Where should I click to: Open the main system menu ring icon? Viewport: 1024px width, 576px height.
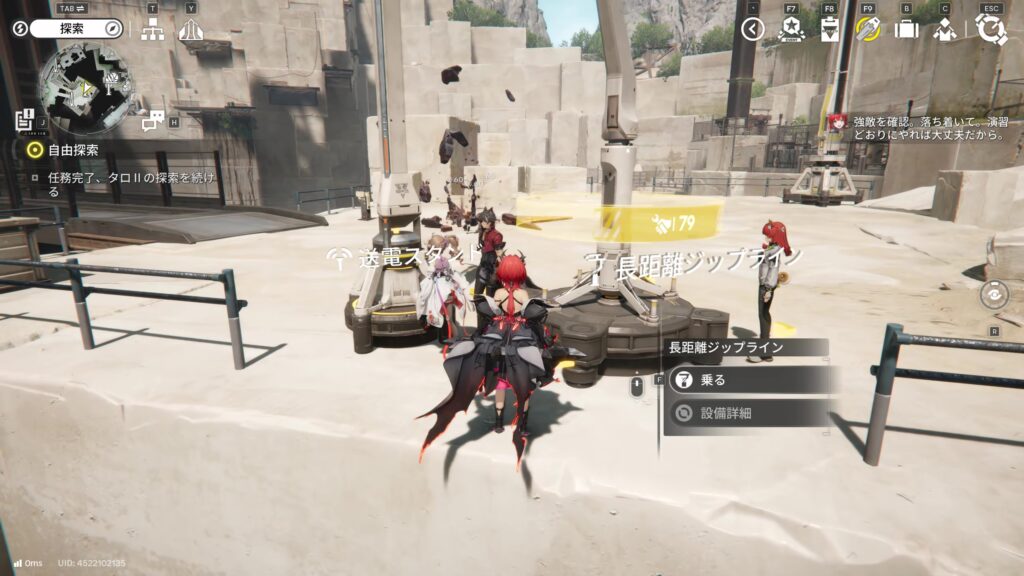tap(990, 29)
